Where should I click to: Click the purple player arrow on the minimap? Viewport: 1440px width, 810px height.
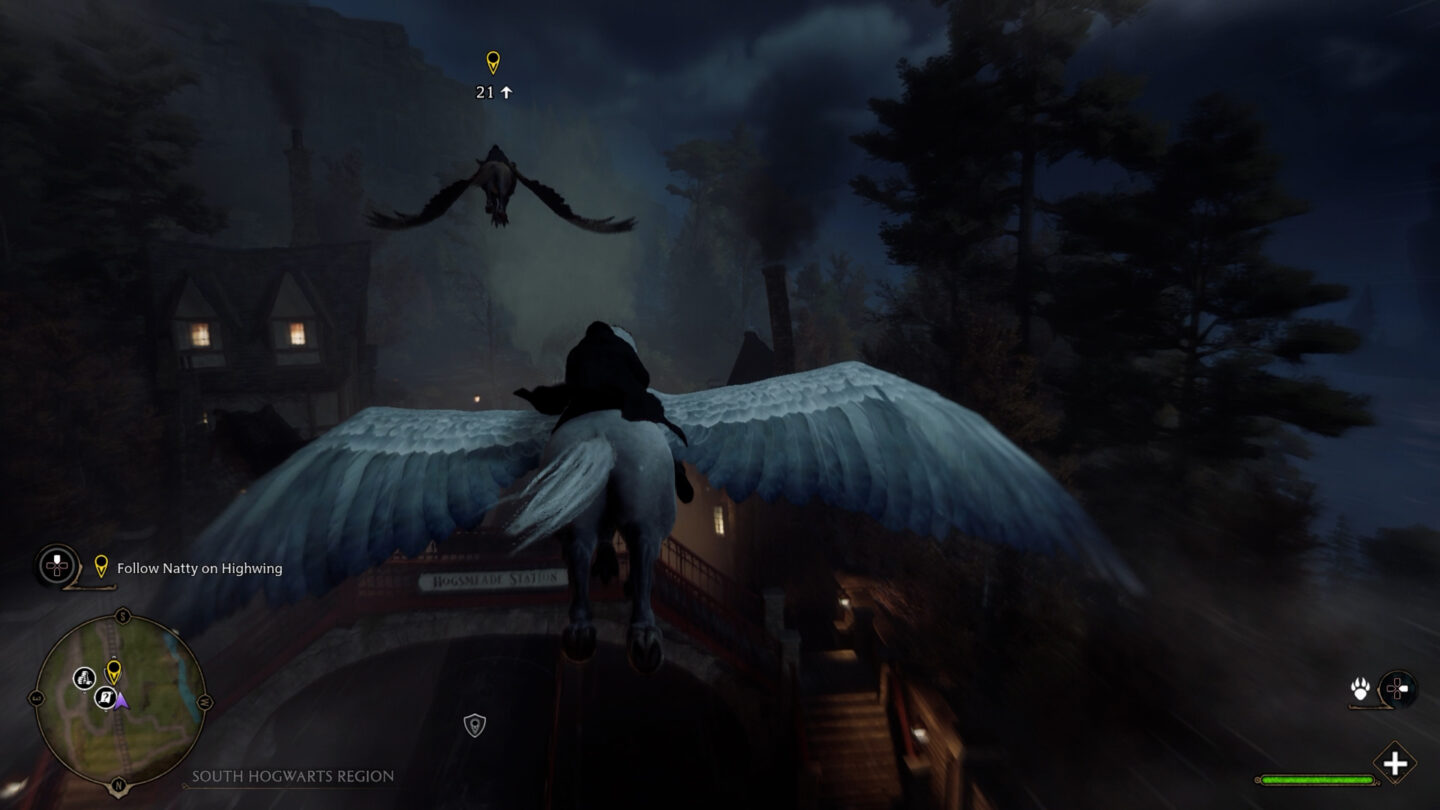pyautogui.click(x=121, y=701)
